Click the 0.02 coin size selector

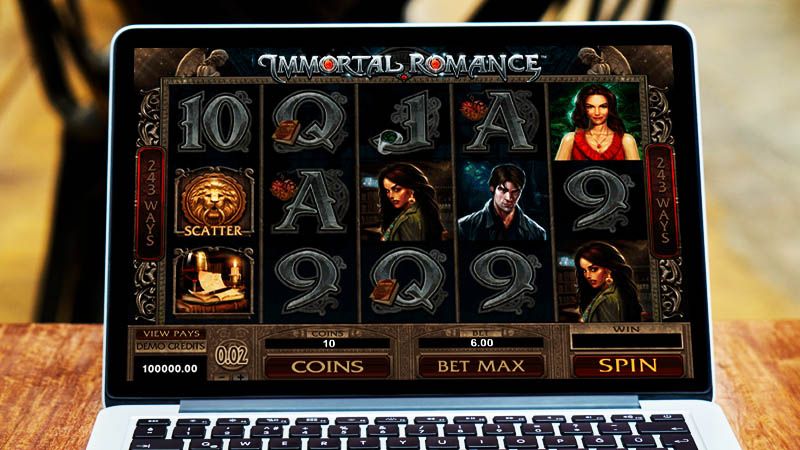(233, 355)
